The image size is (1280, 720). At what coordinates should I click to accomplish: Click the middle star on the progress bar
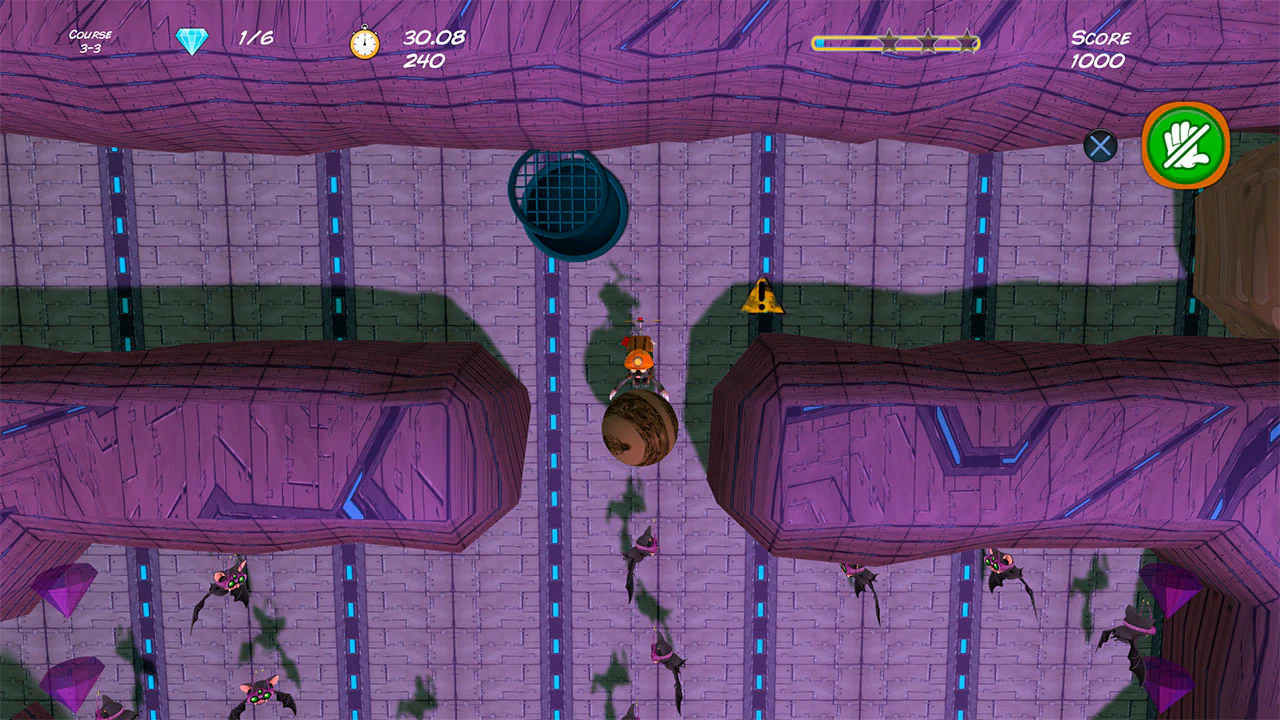click(x=927, y=43)
